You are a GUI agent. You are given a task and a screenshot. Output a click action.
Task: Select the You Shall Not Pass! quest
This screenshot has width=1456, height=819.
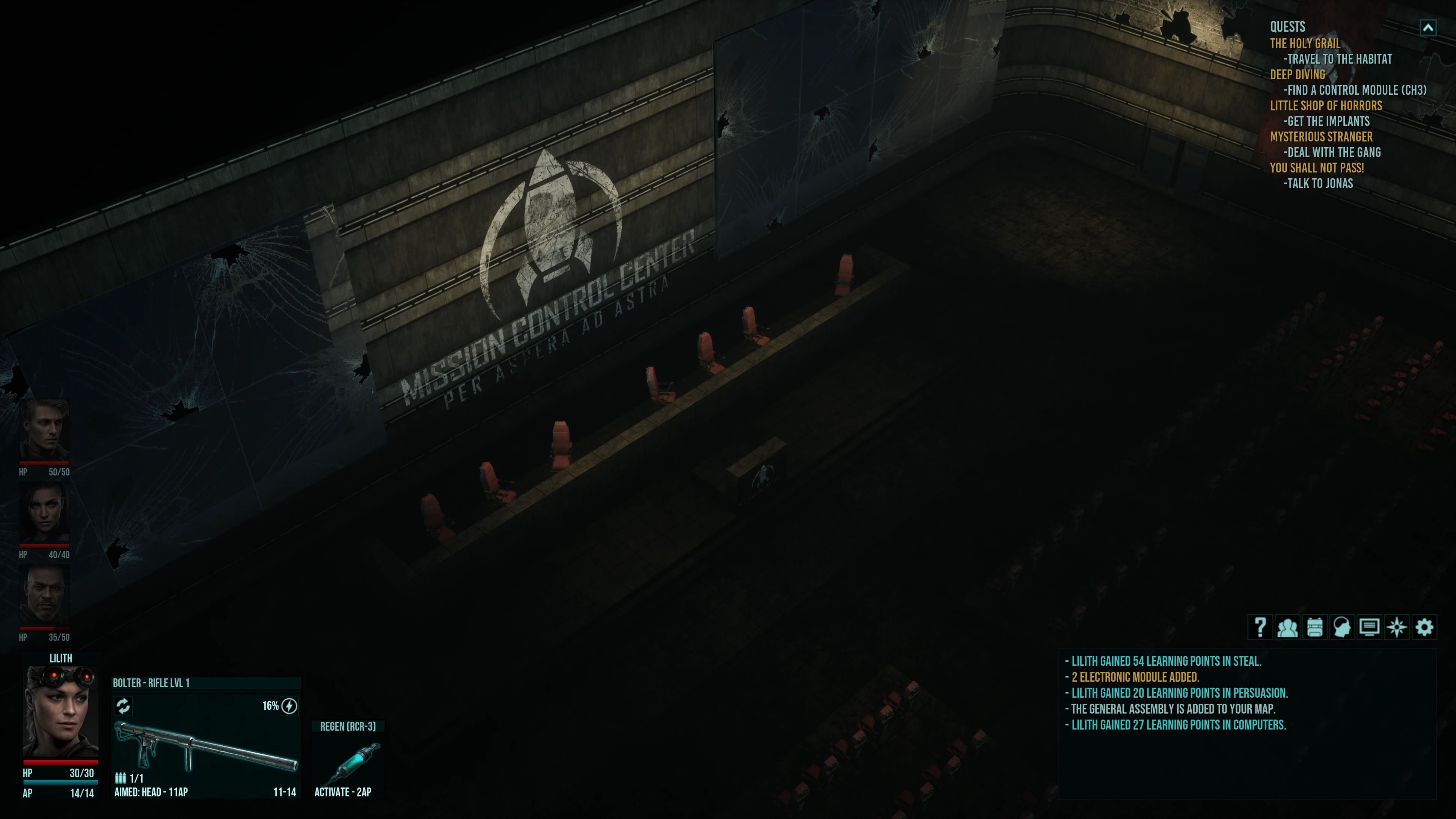pyautogui.click(x=1317, y=168)
